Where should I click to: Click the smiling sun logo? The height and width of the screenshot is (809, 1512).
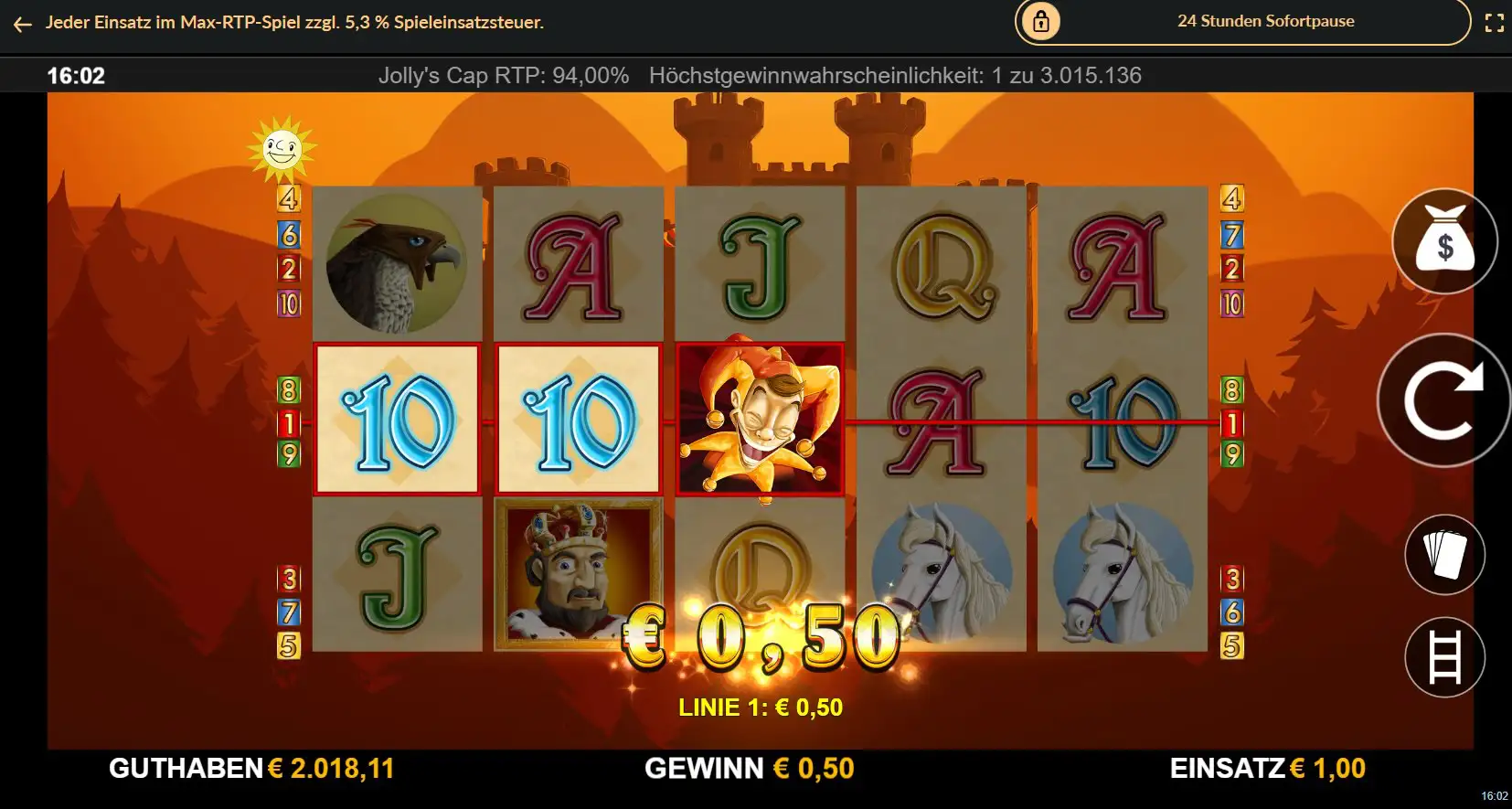(282, 148)
